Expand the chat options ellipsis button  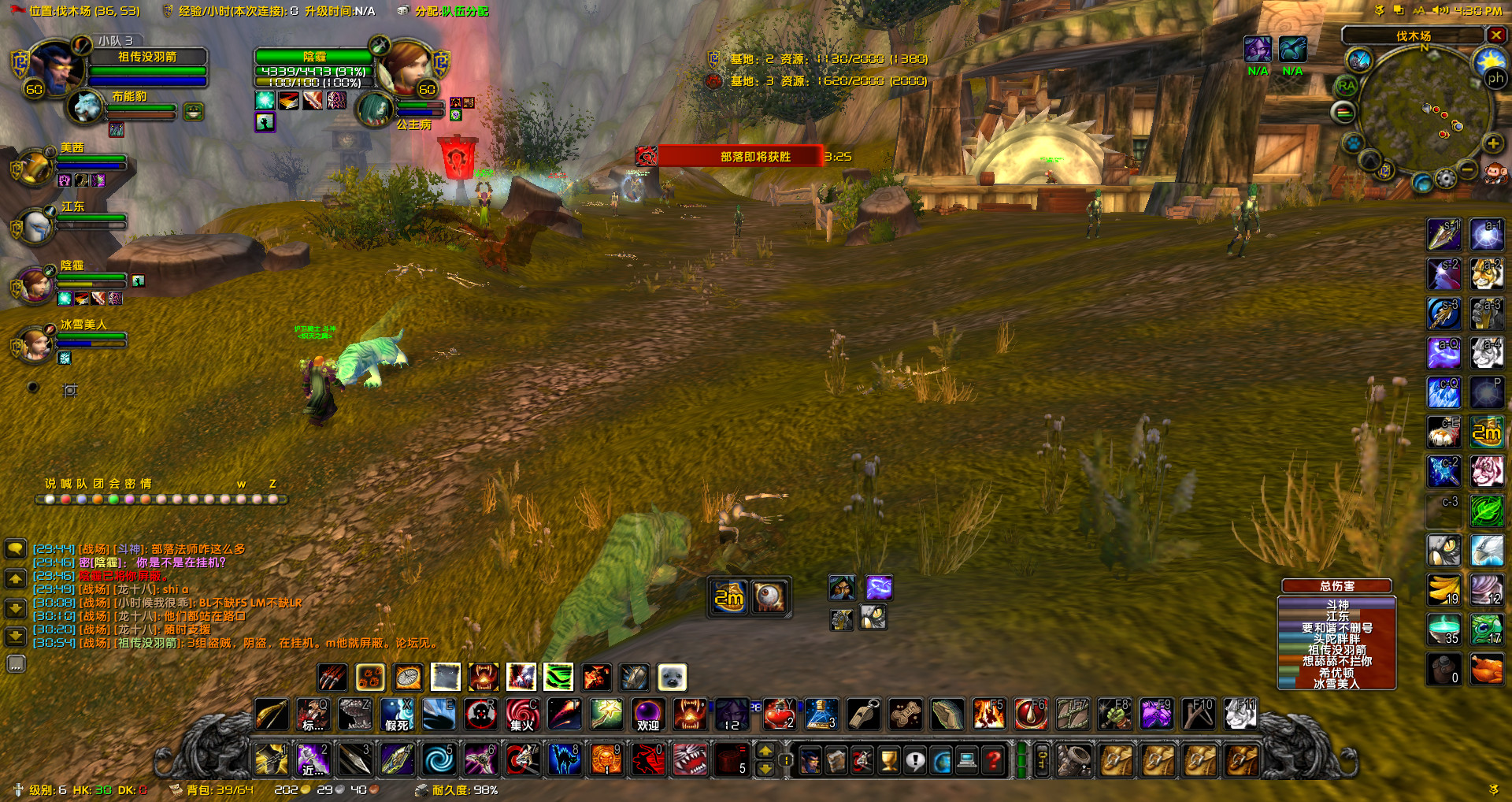point(17,663)
